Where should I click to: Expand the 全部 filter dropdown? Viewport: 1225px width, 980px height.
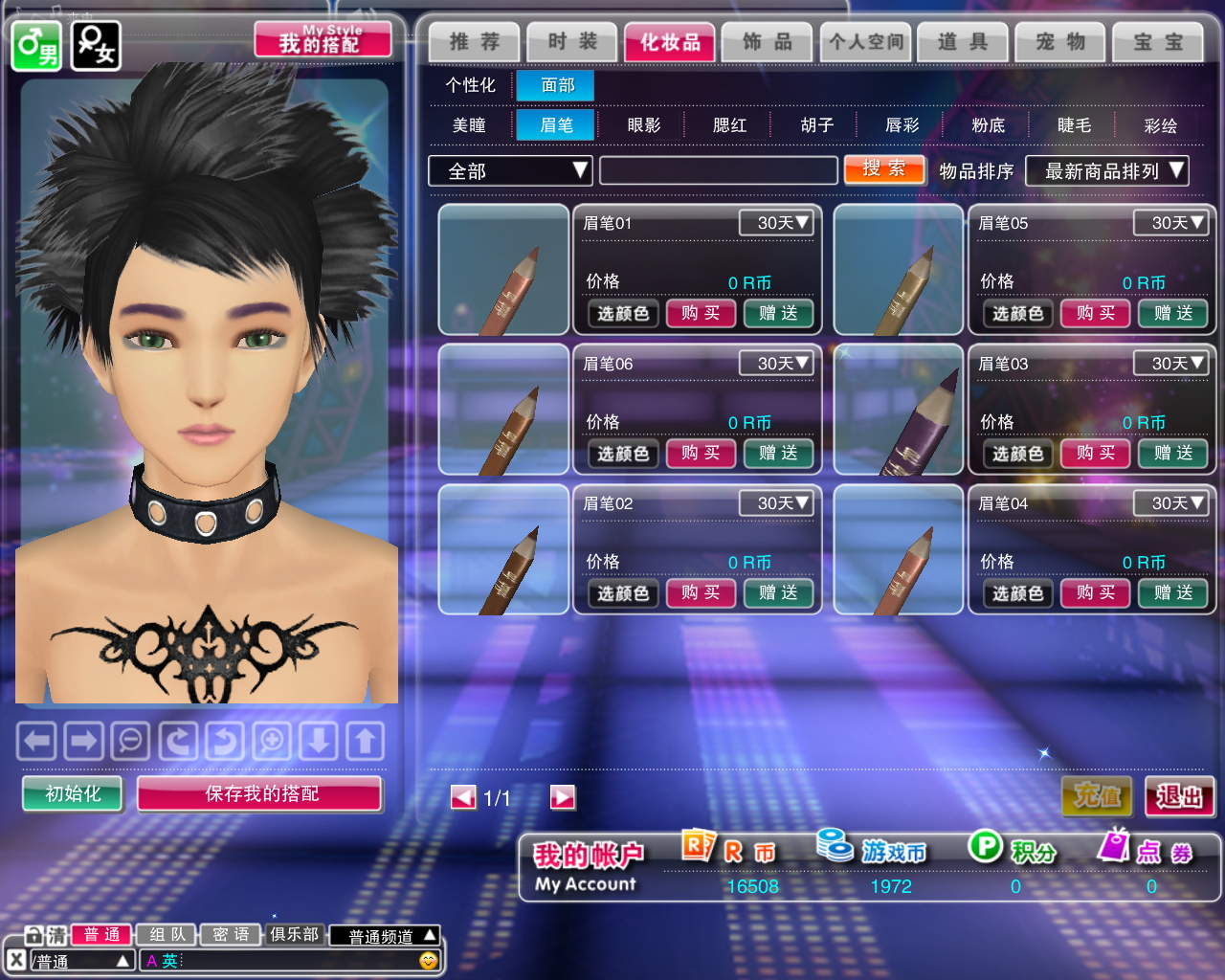pyautogui.click(x=510, y=171)
